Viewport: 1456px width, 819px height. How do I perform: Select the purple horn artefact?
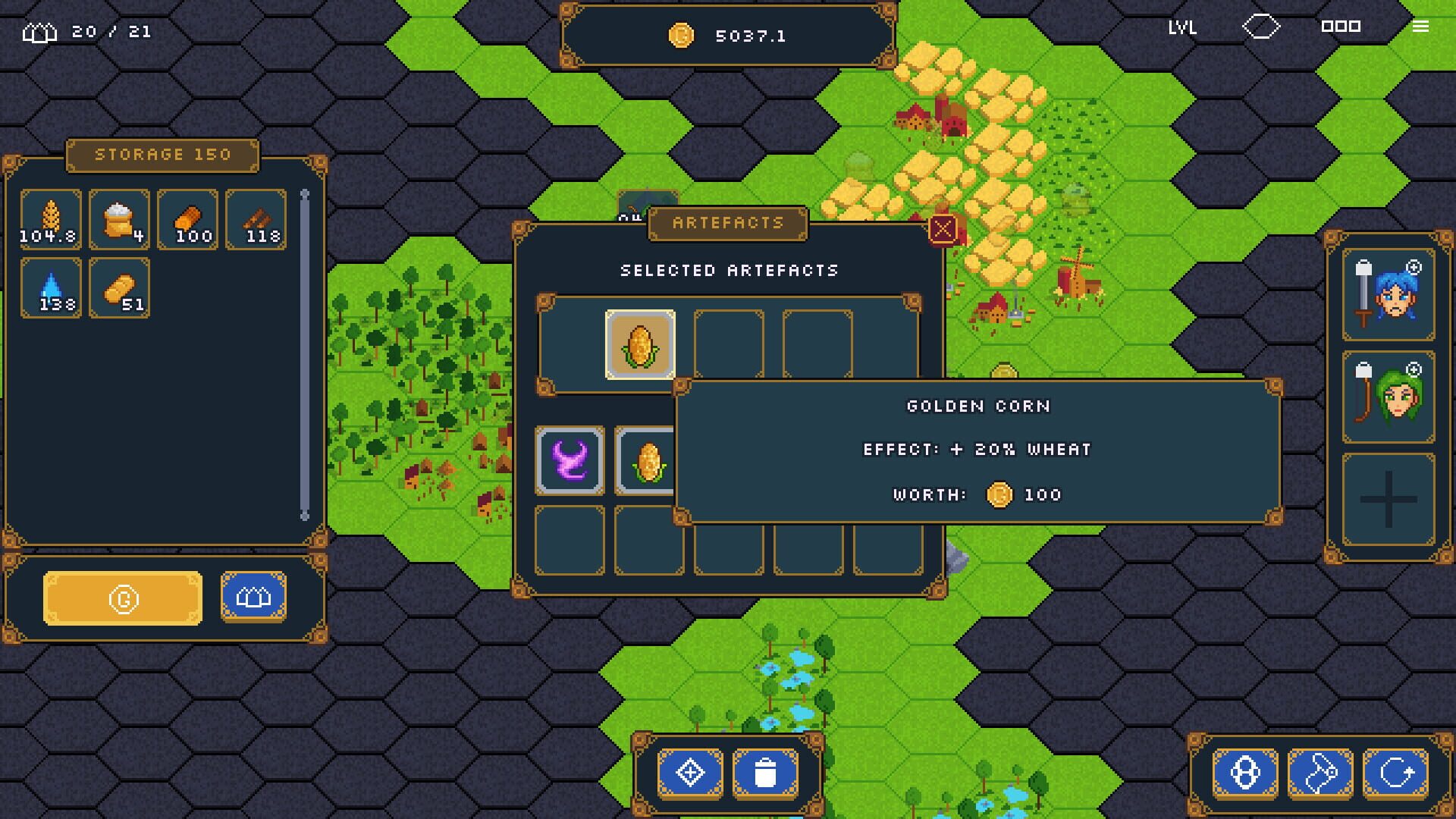(x=570, y=461)
